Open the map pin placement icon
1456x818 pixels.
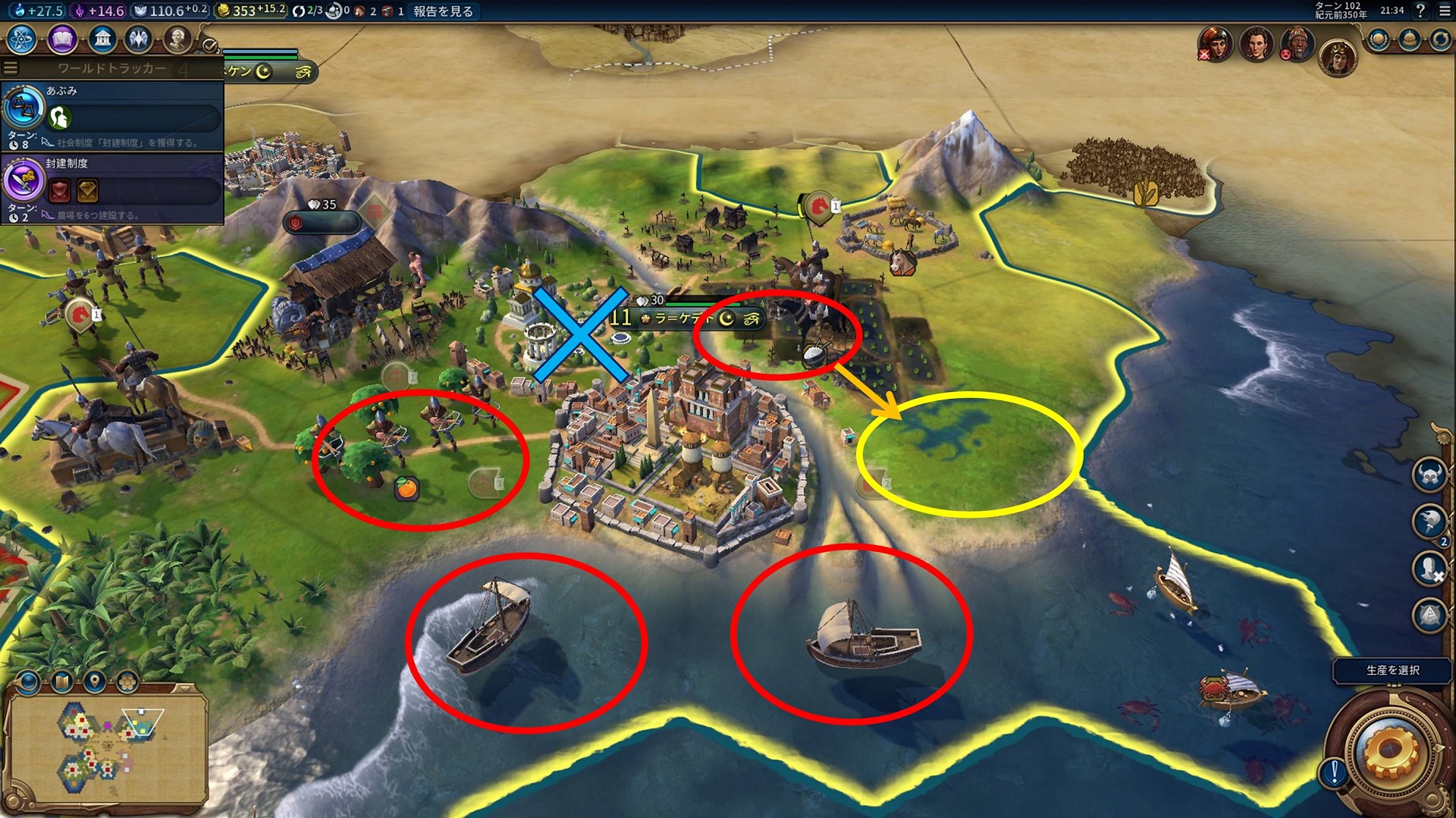pyautogui.click(x=94, y=682)
